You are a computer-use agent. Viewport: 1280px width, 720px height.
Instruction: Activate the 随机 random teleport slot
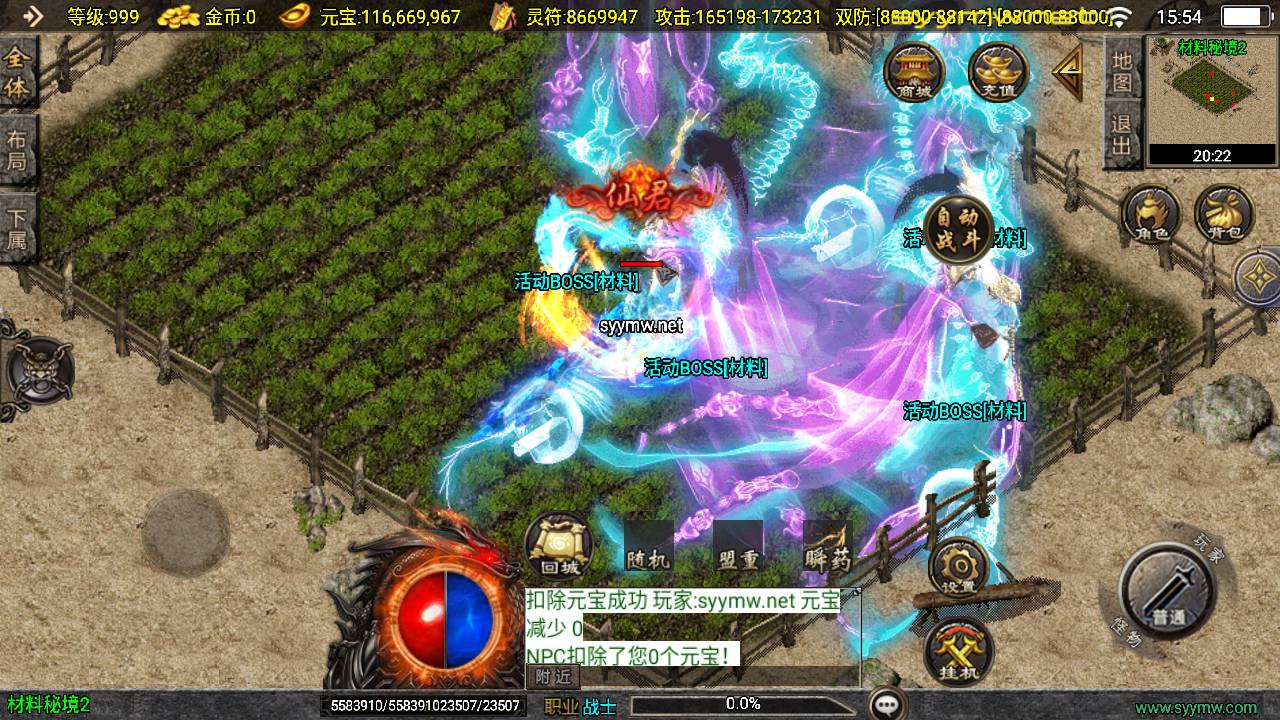pos(647,547)
